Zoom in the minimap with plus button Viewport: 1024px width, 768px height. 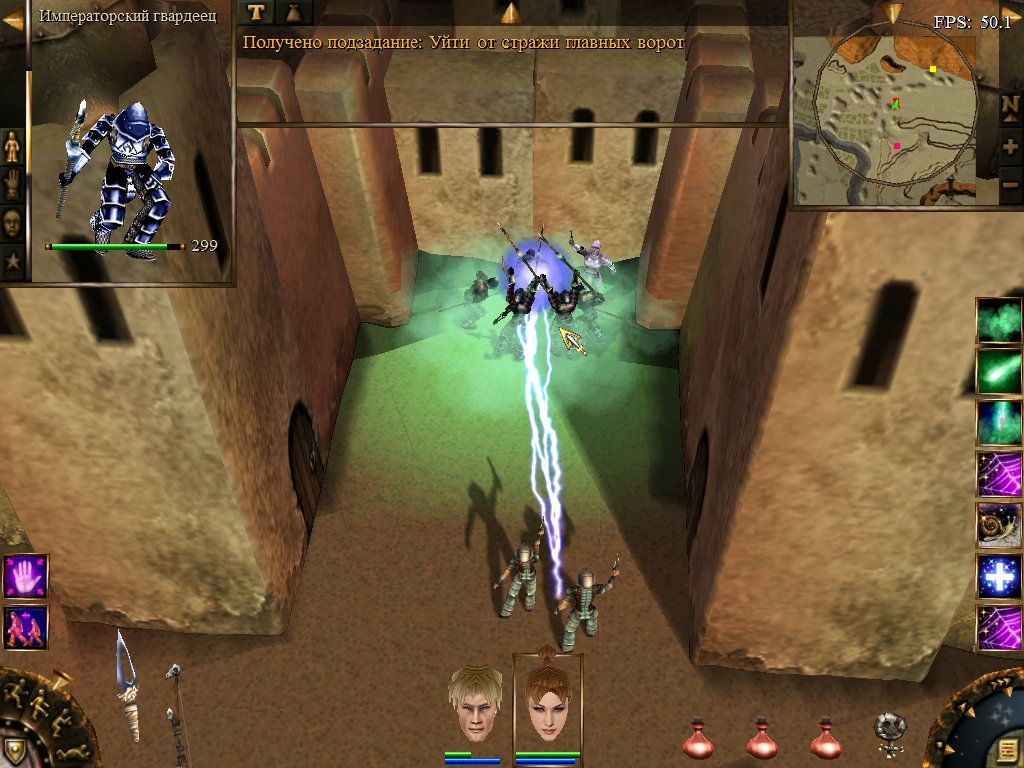pyautogui.click(x=1010, y=146)
